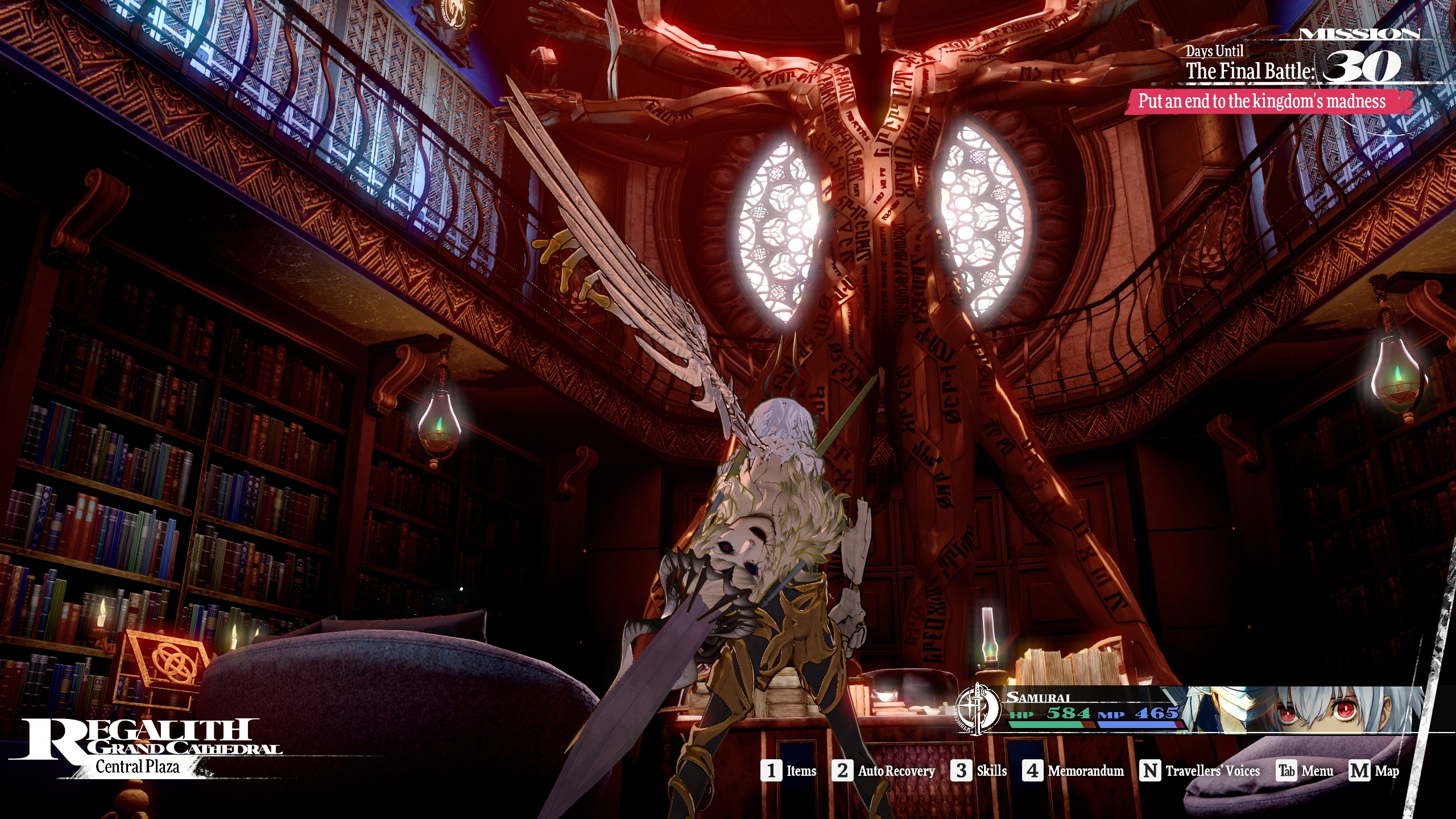Open the Skills shortcut

point(979,771)
